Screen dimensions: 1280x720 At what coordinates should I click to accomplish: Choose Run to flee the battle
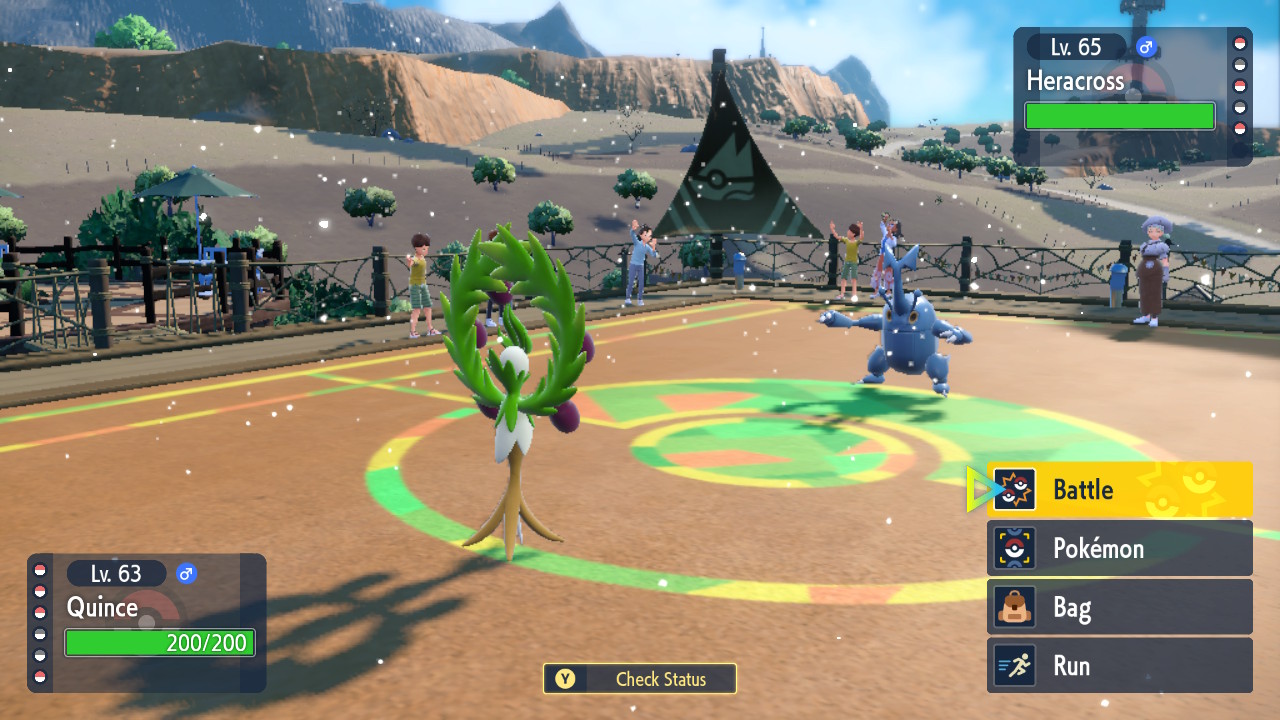pyautogui.click(x=1119, y=665)
